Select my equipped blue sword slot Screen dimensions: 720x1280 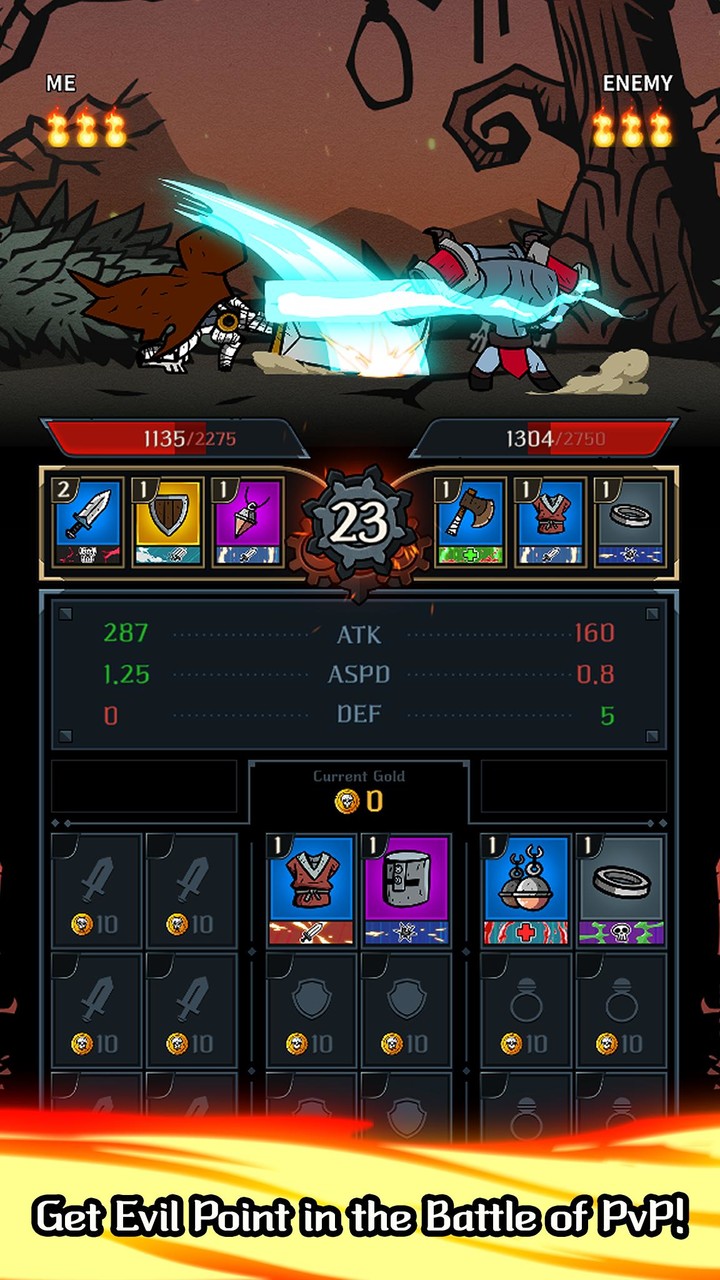click(x=87, y=522)
